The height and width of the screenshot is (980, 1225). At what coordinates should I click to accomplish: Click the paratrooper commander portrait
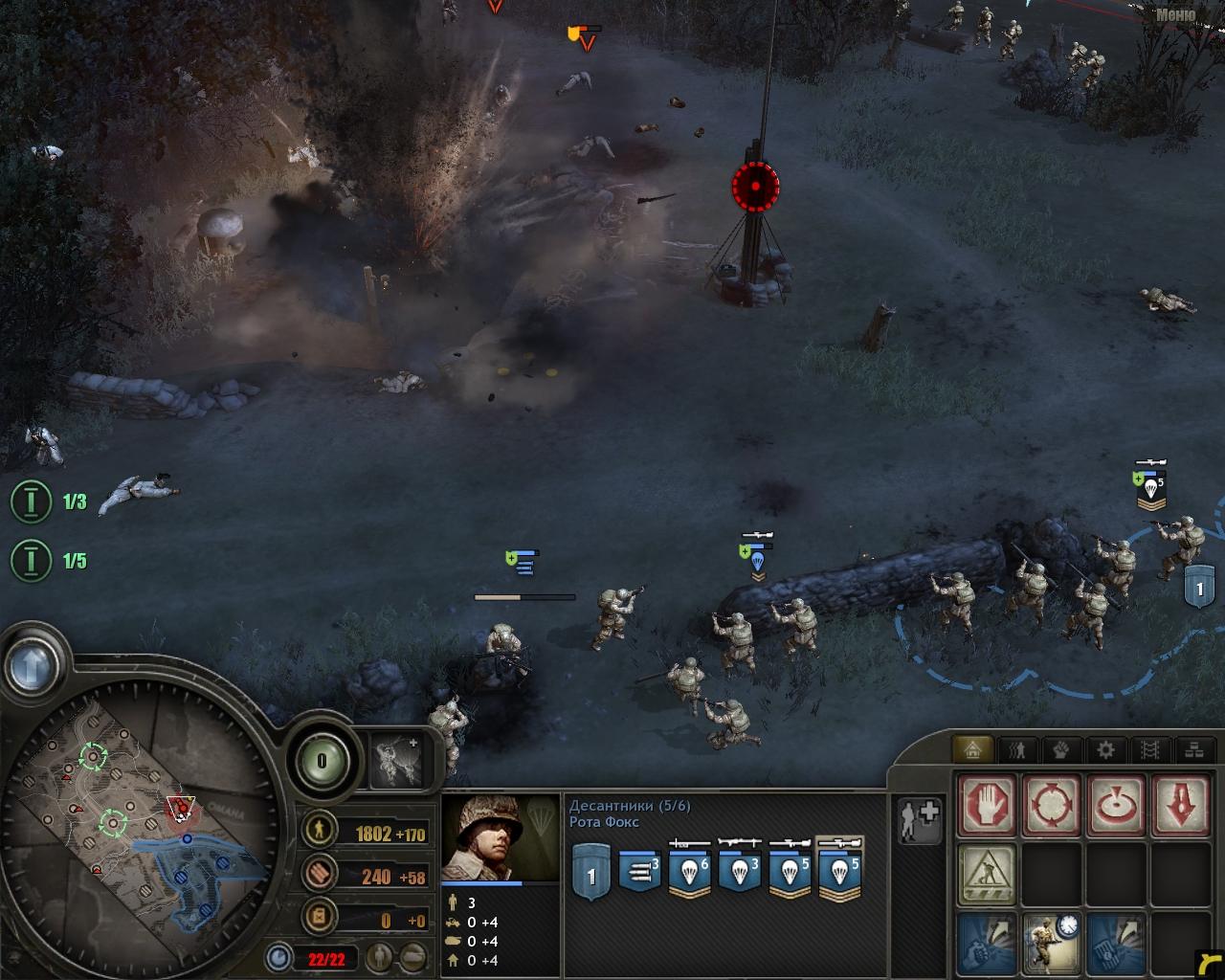click(501, 839)
